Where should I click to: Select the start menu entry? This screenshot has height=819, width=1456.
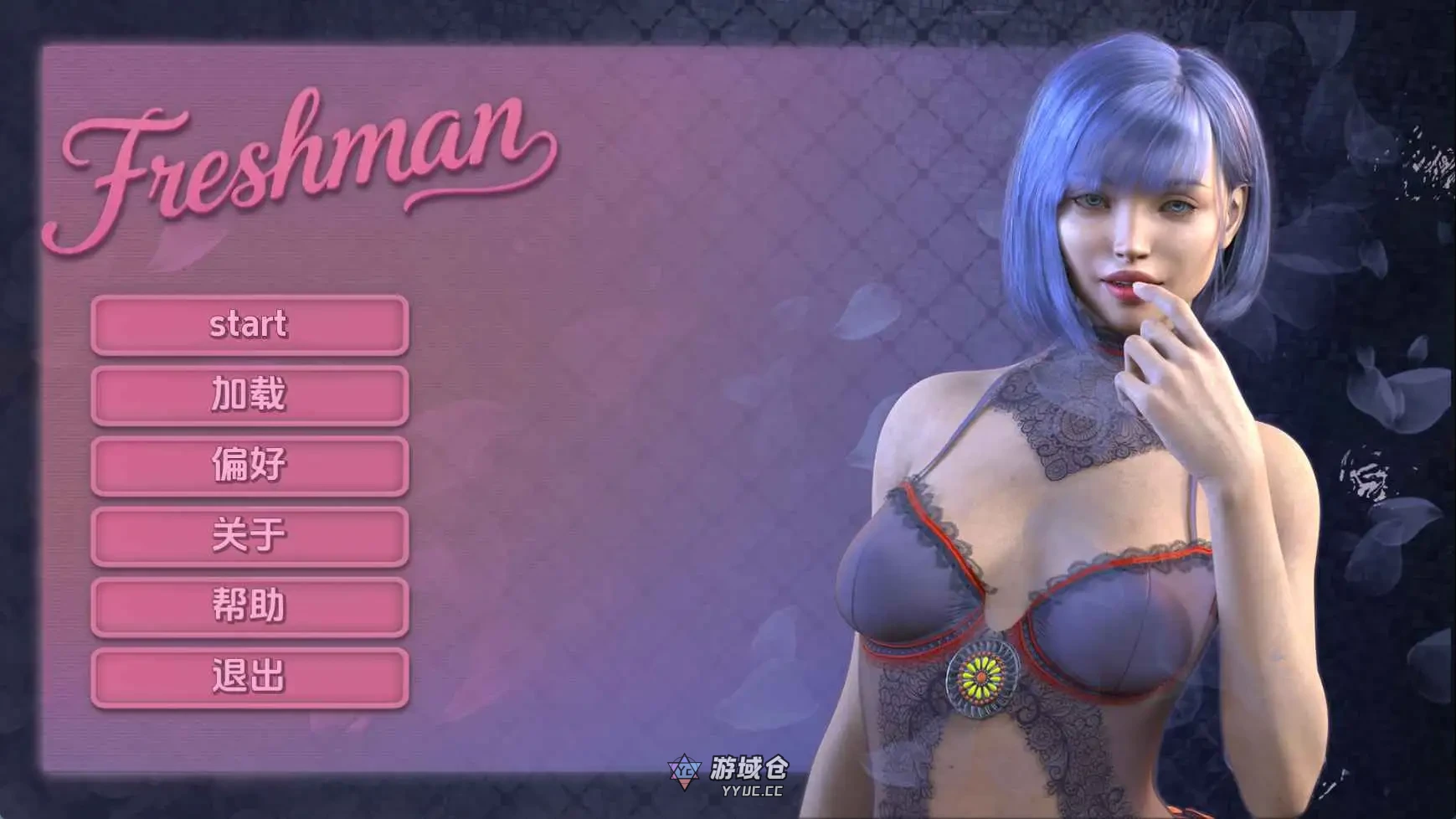(248, 323)
